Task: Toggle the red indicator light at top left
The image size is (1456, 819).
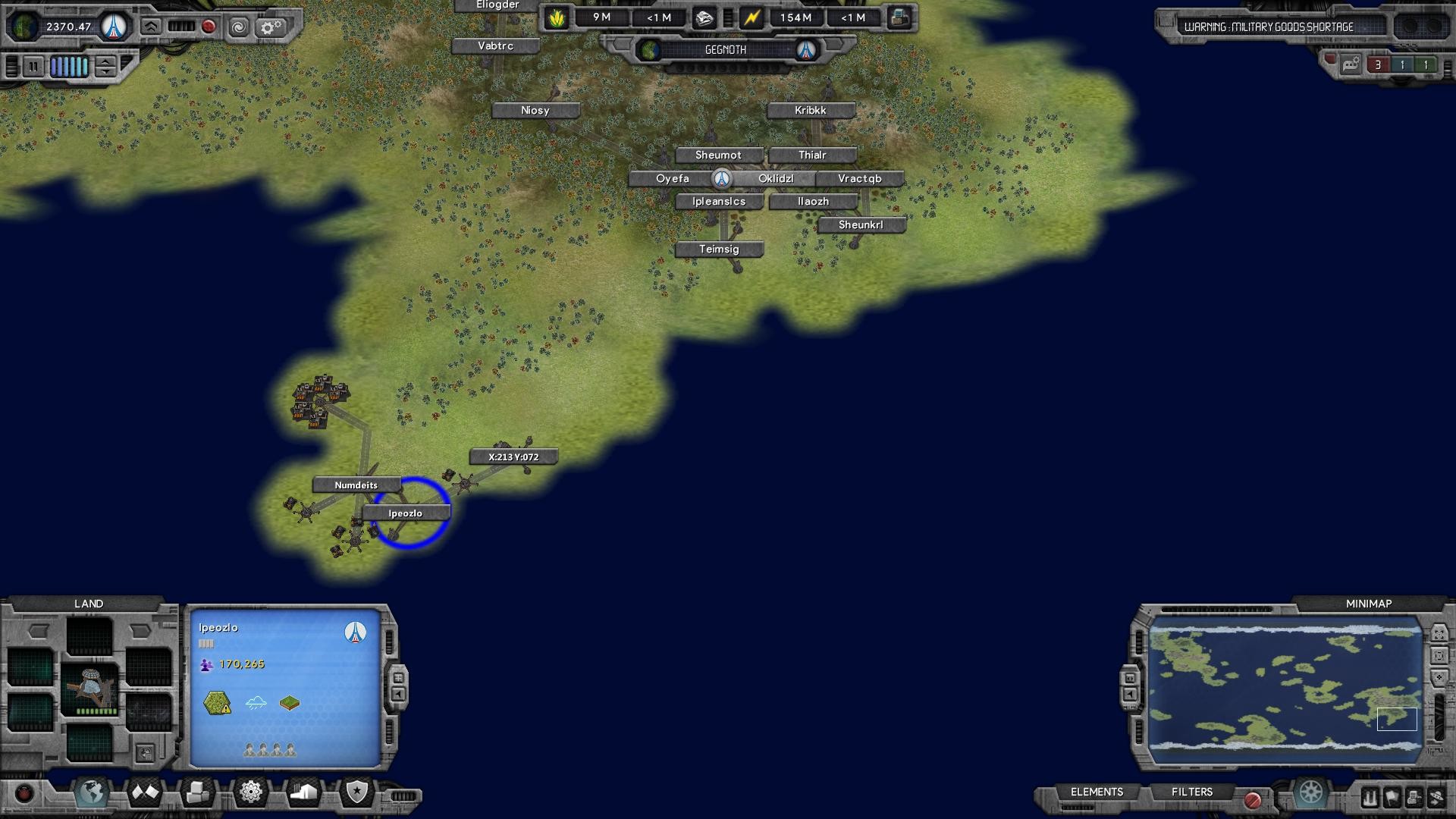Action: [x=209, y=27]
